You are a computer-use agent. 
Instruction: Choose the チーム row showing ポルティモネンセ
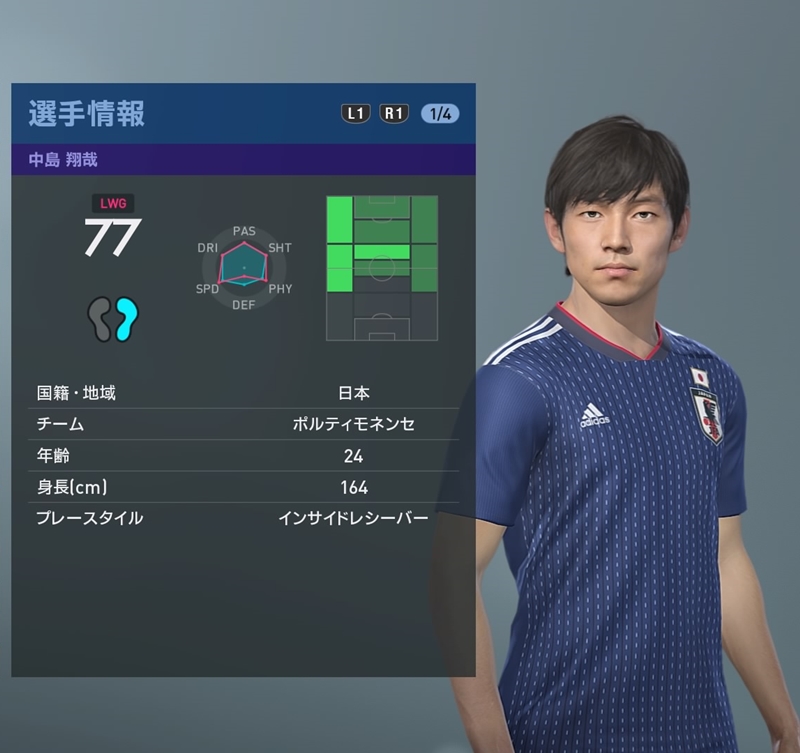click(x=243, y=424)
